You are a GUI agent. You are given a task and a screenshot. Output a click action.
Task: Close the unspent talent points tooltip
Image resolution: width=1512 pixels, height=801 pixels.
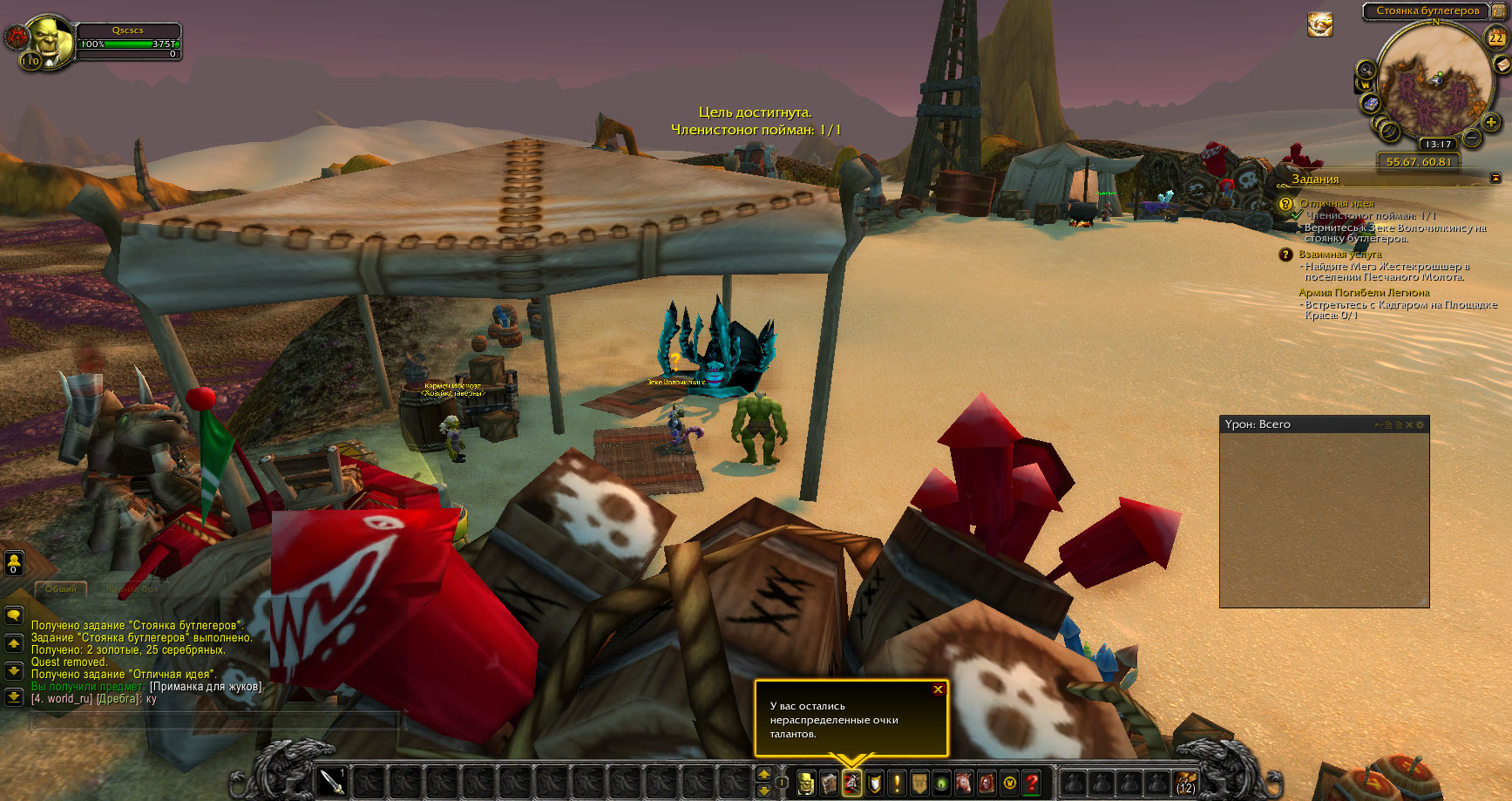click(x=938, y=689)
